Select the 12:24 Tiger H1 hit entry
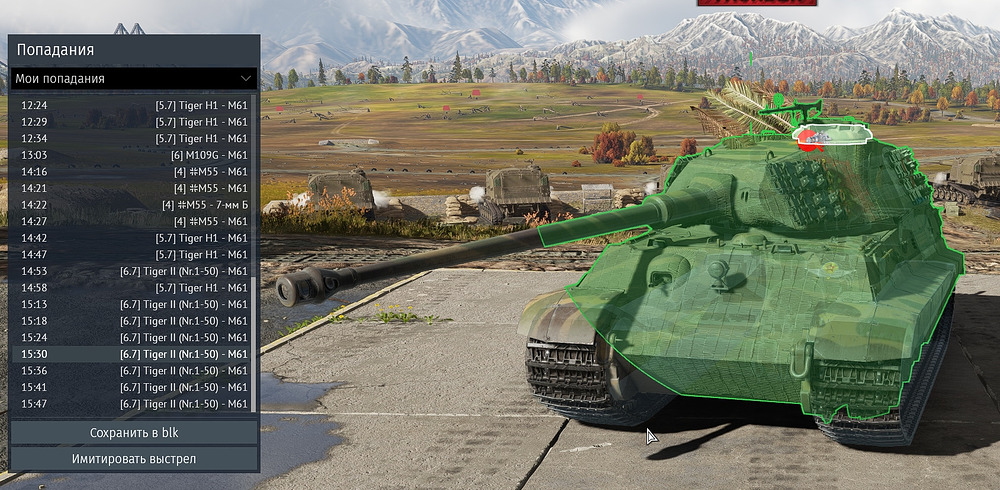Viewport: 1000px width, 490px height. tap(134, 104)
